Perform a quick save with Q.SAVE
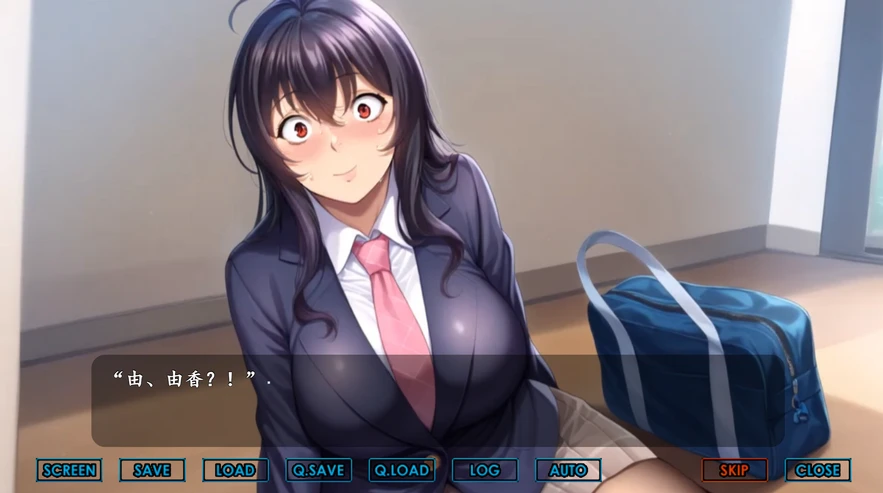 [318, 470]
